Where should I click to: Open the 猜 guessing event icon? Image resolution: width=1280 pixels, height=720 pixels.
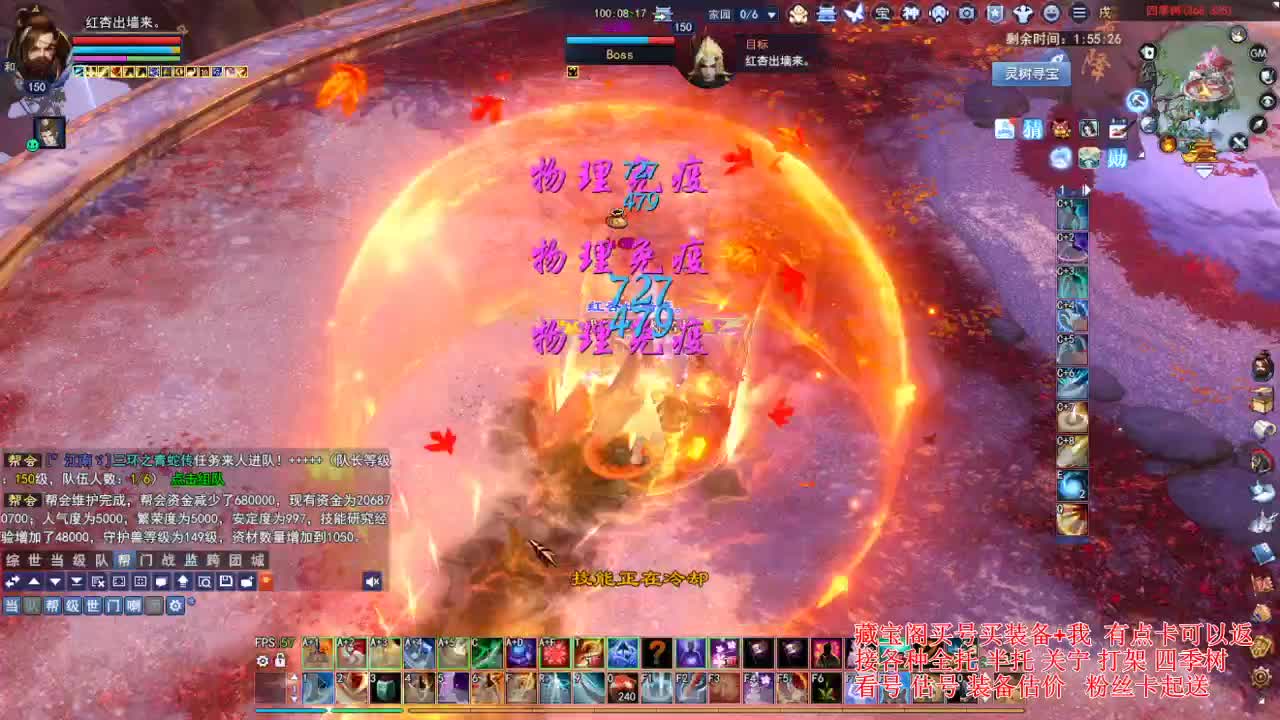pyautogui.click(x=1033, y=131)
